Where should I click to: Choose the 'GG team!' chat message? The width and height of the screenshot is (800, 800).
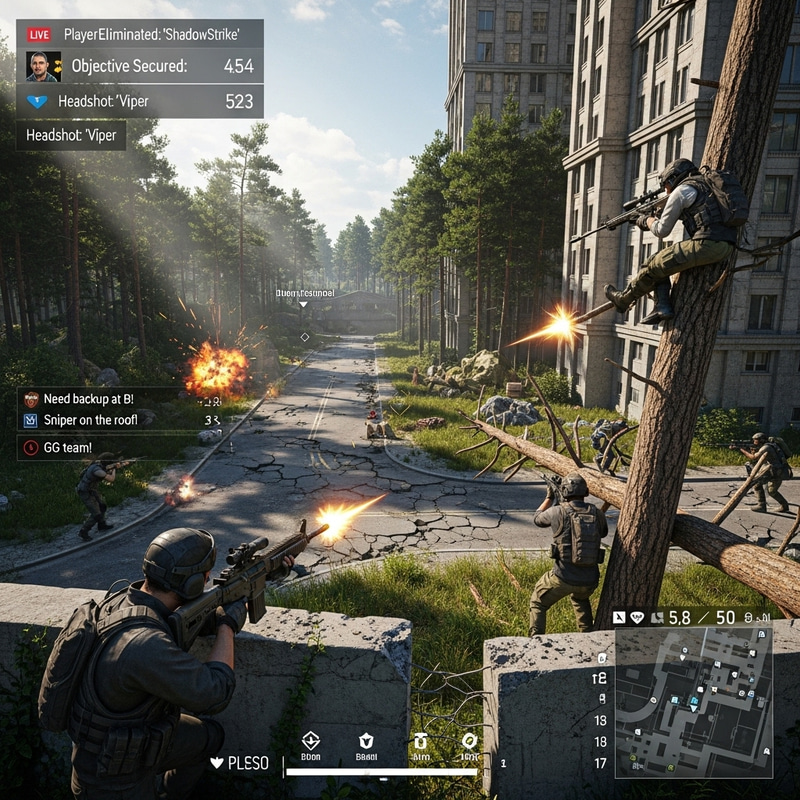pos(68,447)
